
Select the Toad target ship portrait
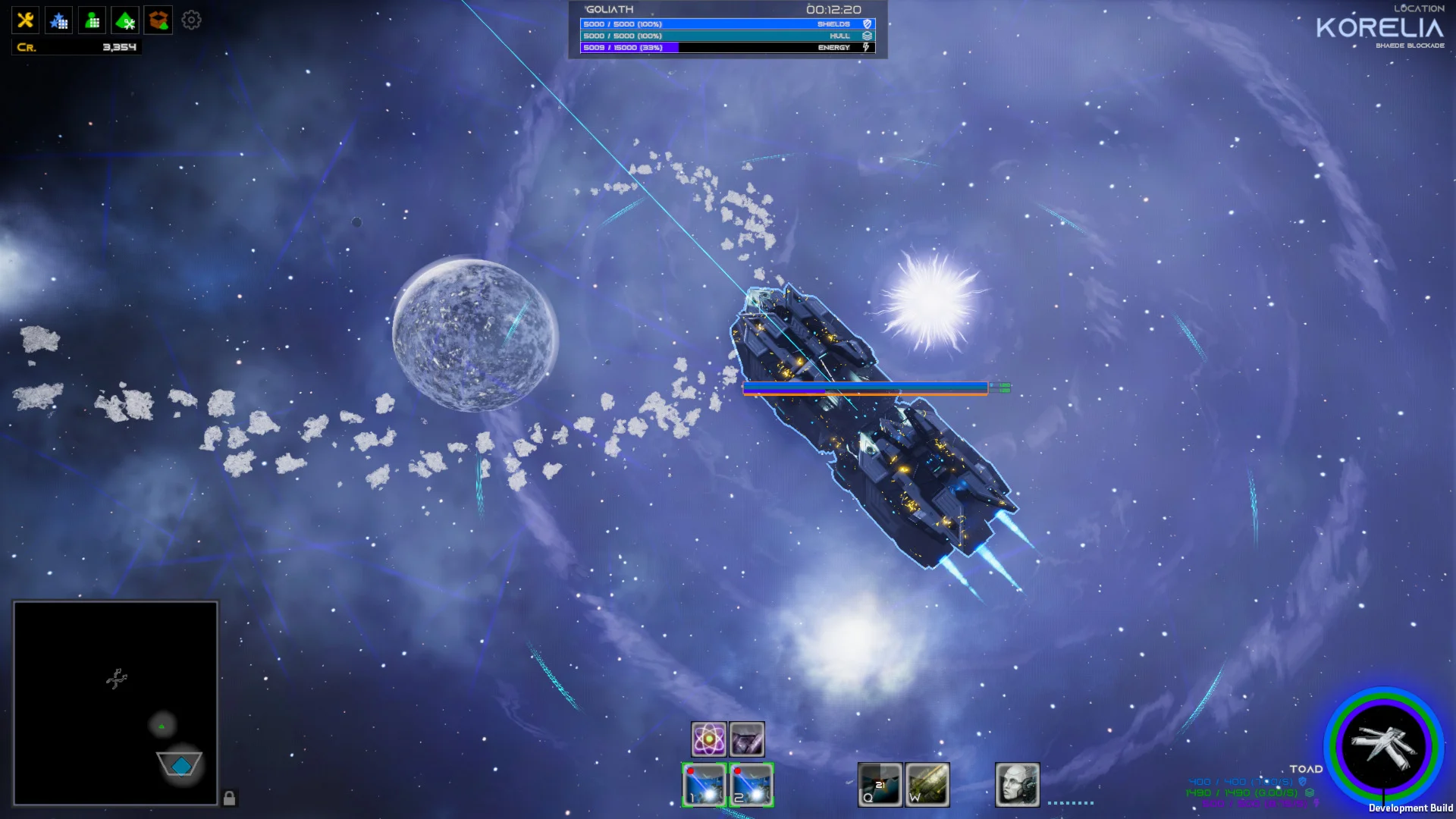tap(1383, 746)
